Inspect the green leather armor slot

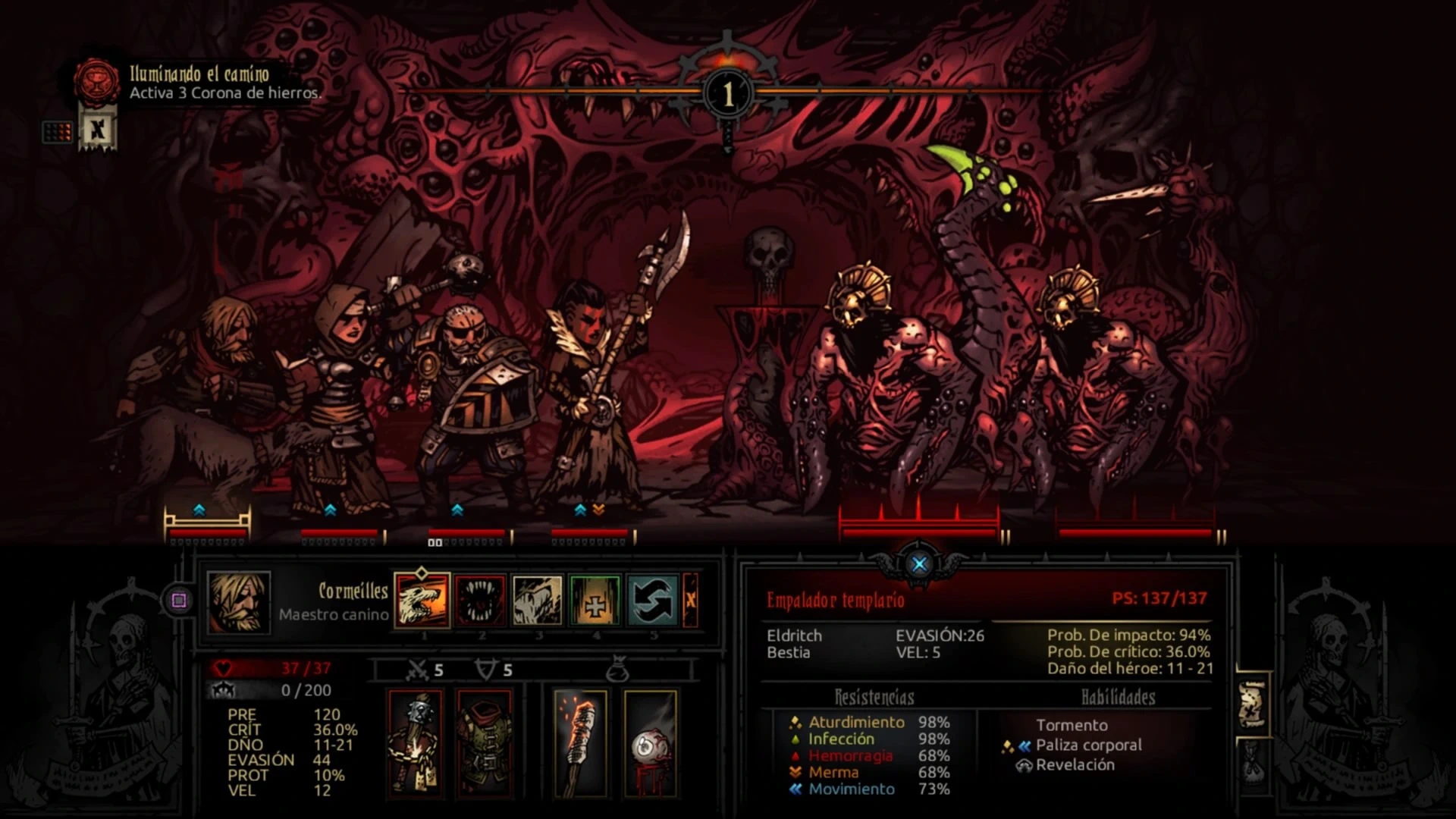point(485,743)
